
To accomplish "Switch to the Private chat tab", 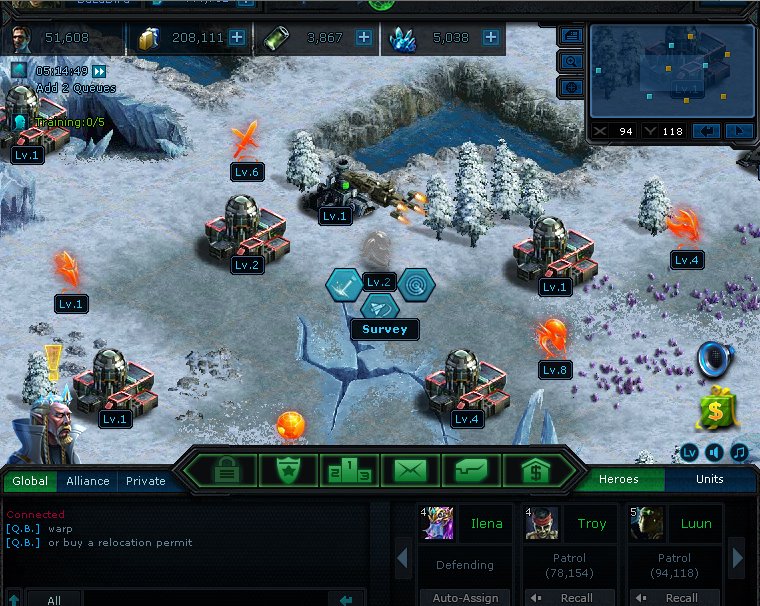I will click(x=145, y=481).
